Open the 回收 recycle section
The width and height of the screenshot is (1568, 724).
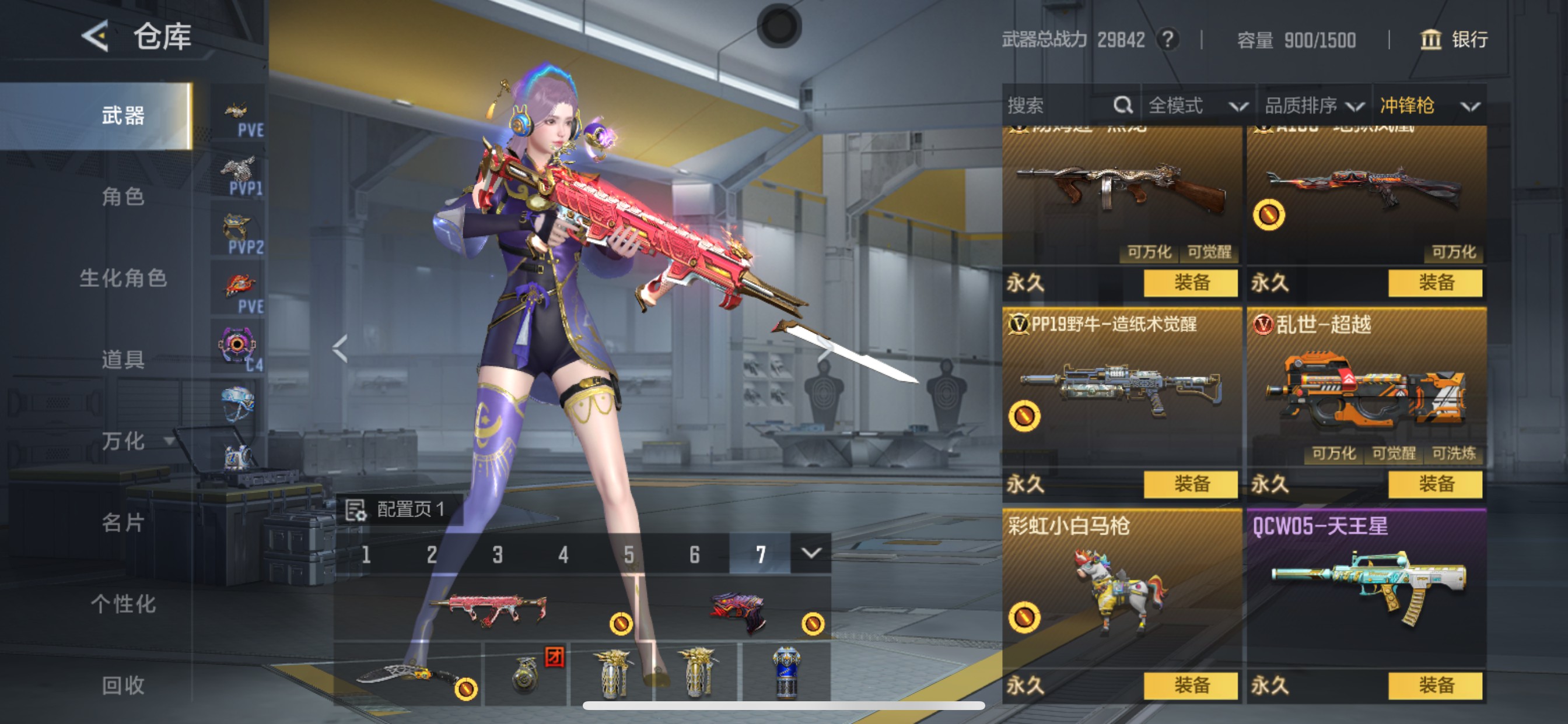click(x=123, y=686)
